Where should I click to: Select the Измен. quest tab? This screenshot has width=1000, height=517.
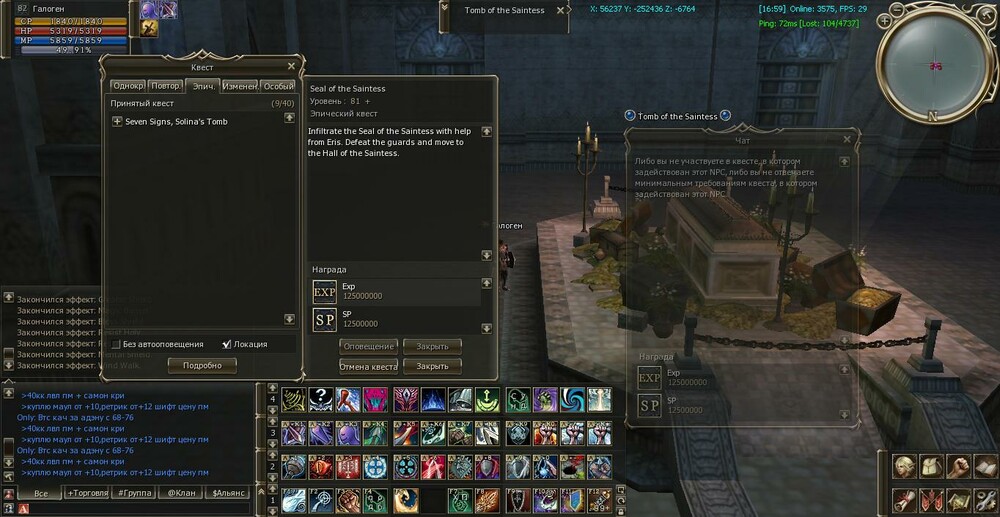(240, 86)
